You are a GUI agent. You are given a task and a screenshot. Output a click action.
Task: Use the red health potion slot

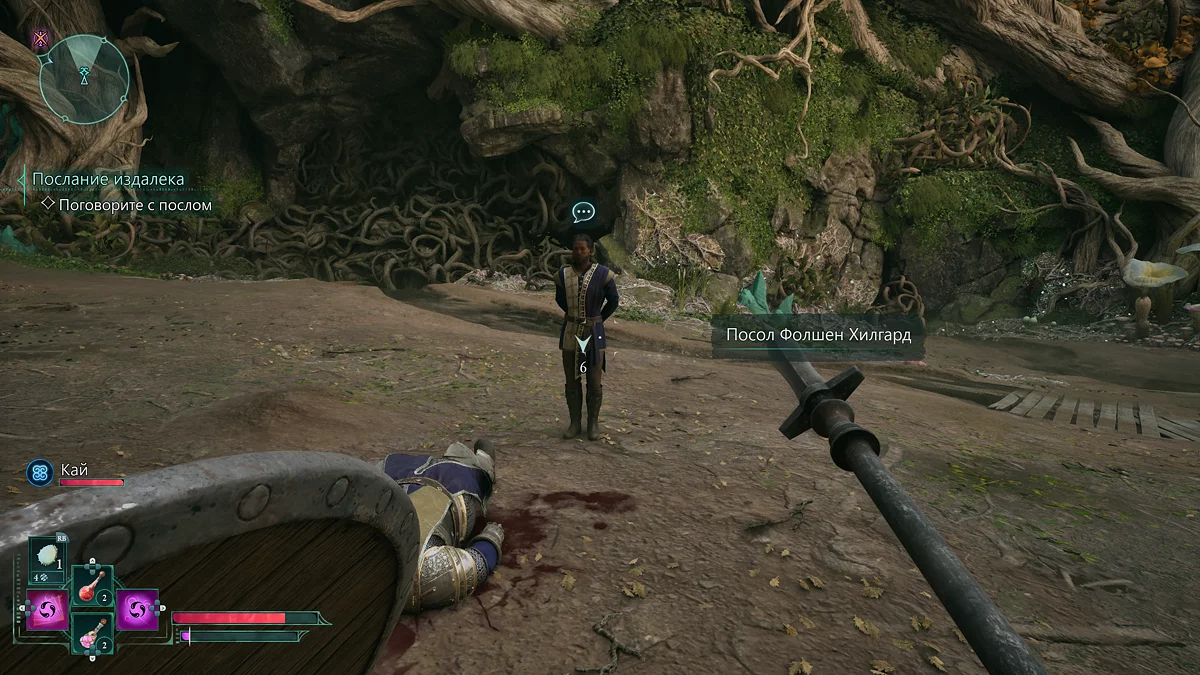pos(92,584)
